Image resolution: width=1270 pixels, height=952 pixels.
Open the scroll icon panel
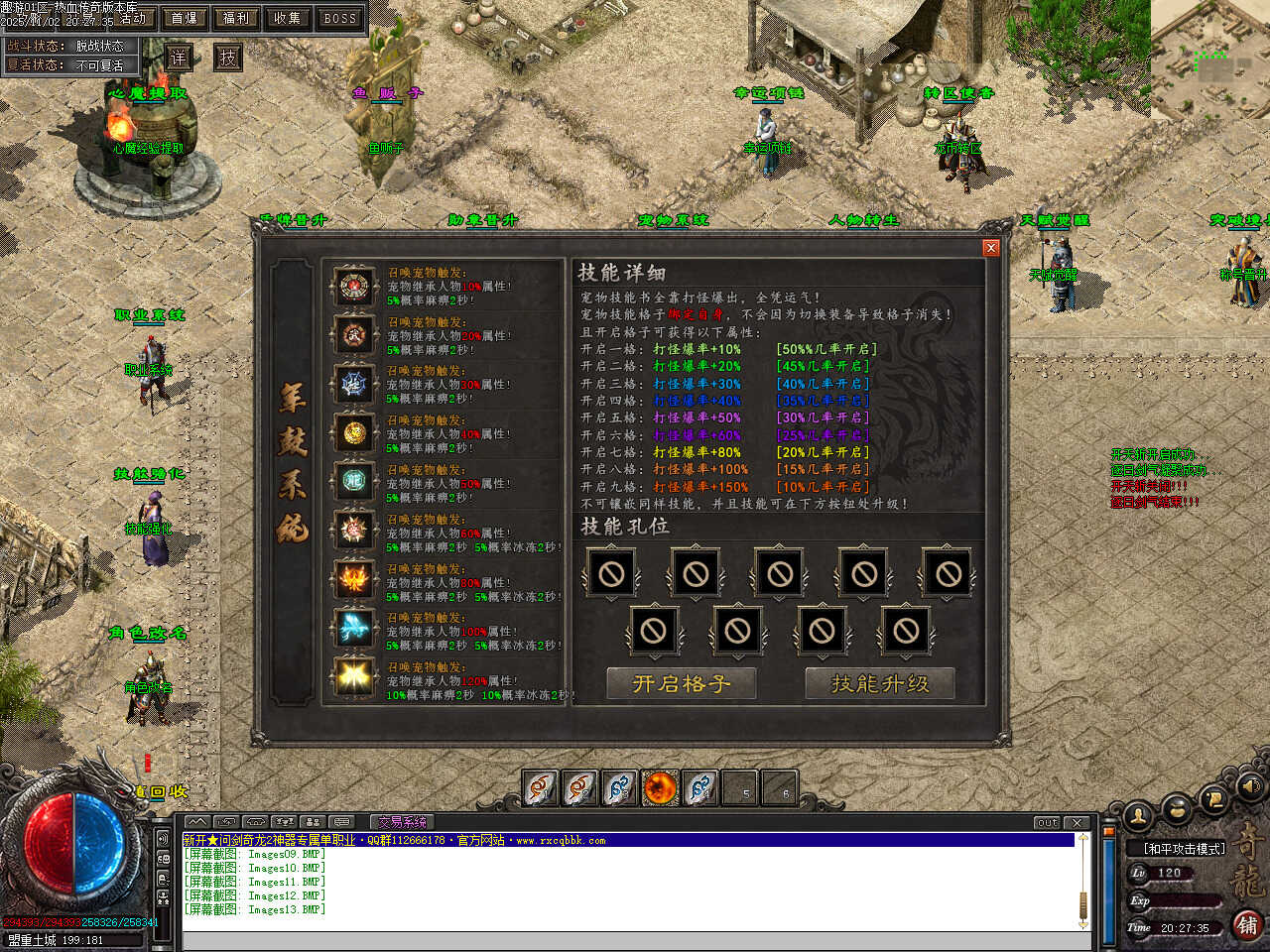pyautogui.click(x=1213, y=797)
